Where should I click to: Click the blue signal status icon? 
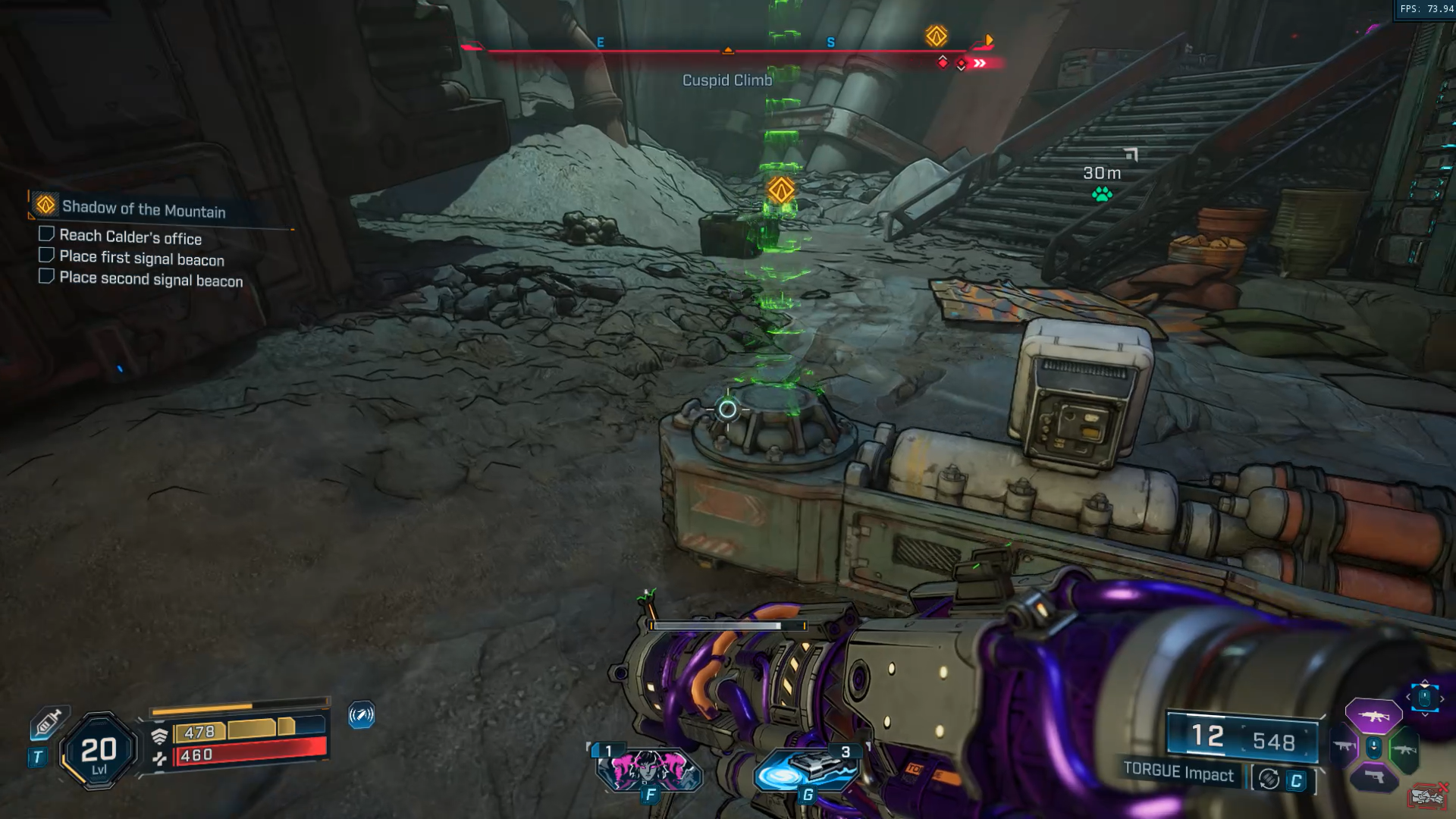pyautogui.click(x=361, y=714)
